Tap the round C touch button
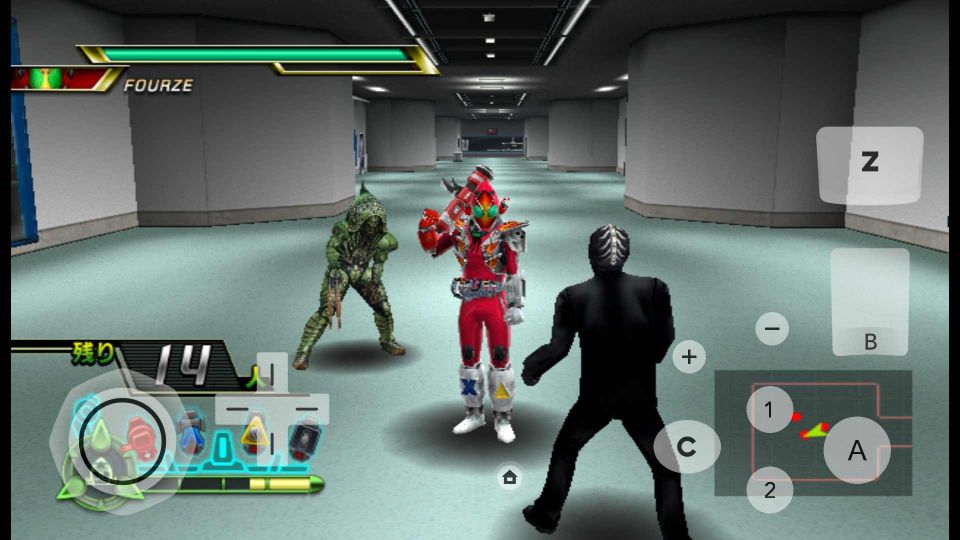This screenshot has height=540, width=960. click(687, 447)
